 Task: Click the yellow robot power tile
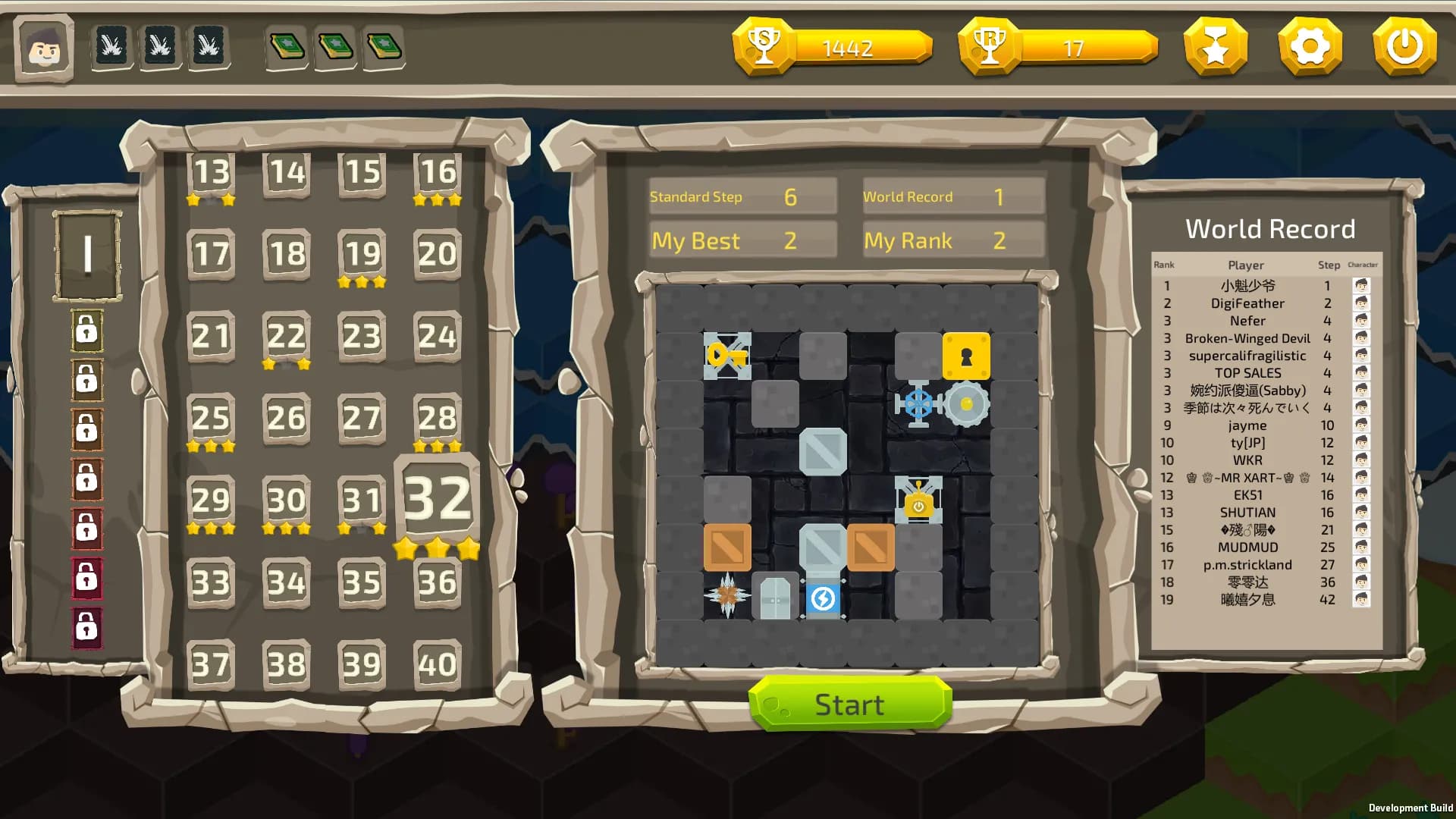918,500
